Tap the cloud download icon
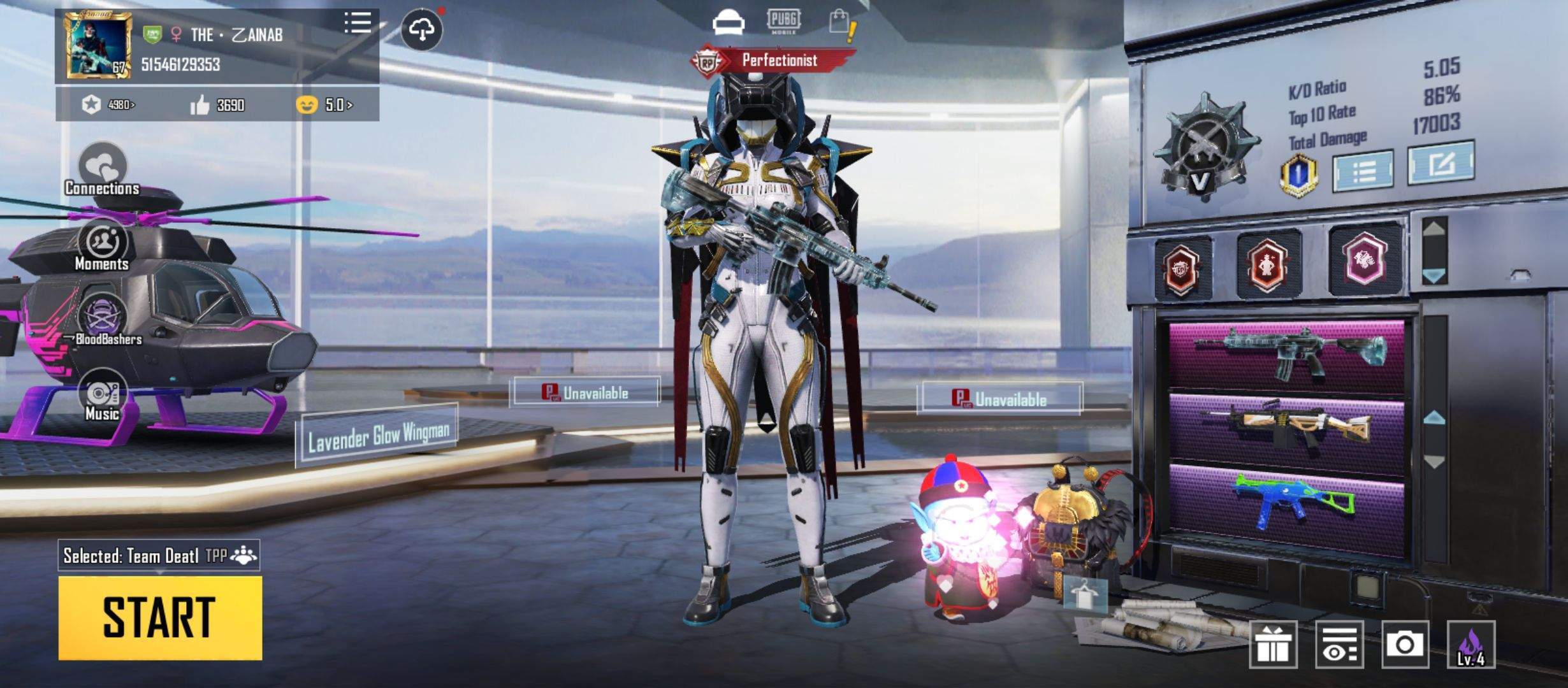Screen dimensions: 1568x688 tap(421, 29)
